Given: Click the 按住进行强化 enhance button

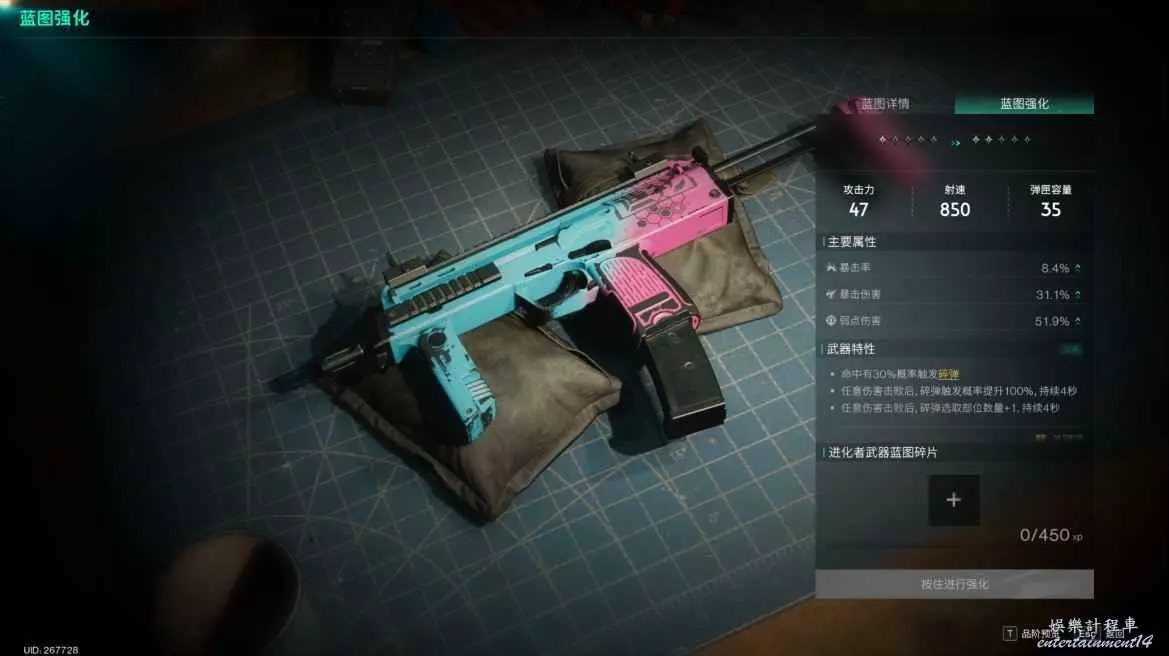Looking at the screenshot, I should (954, 584).
